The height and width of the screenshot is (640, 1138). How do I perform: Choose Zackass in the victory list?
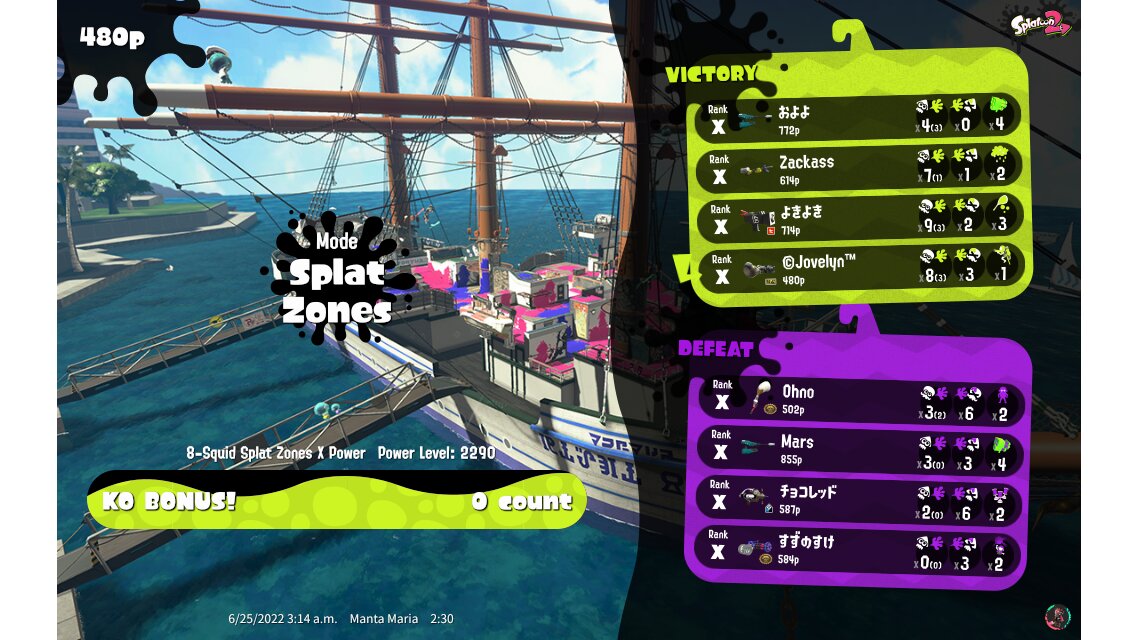[860, 168]
